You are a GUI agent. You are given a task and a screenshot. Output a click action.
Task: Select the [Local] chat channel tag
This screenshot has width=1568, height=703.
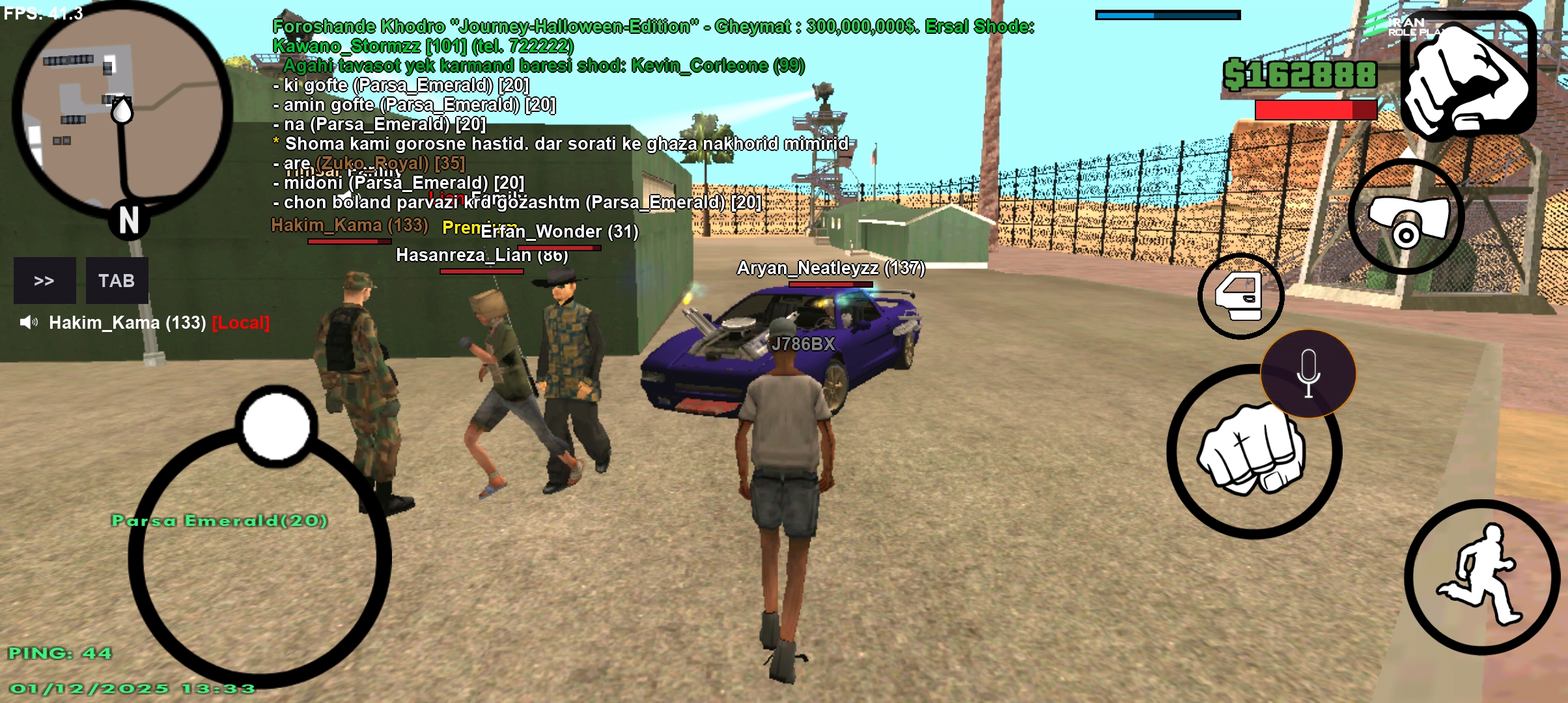pyautogui.click(x=240, y=324)
